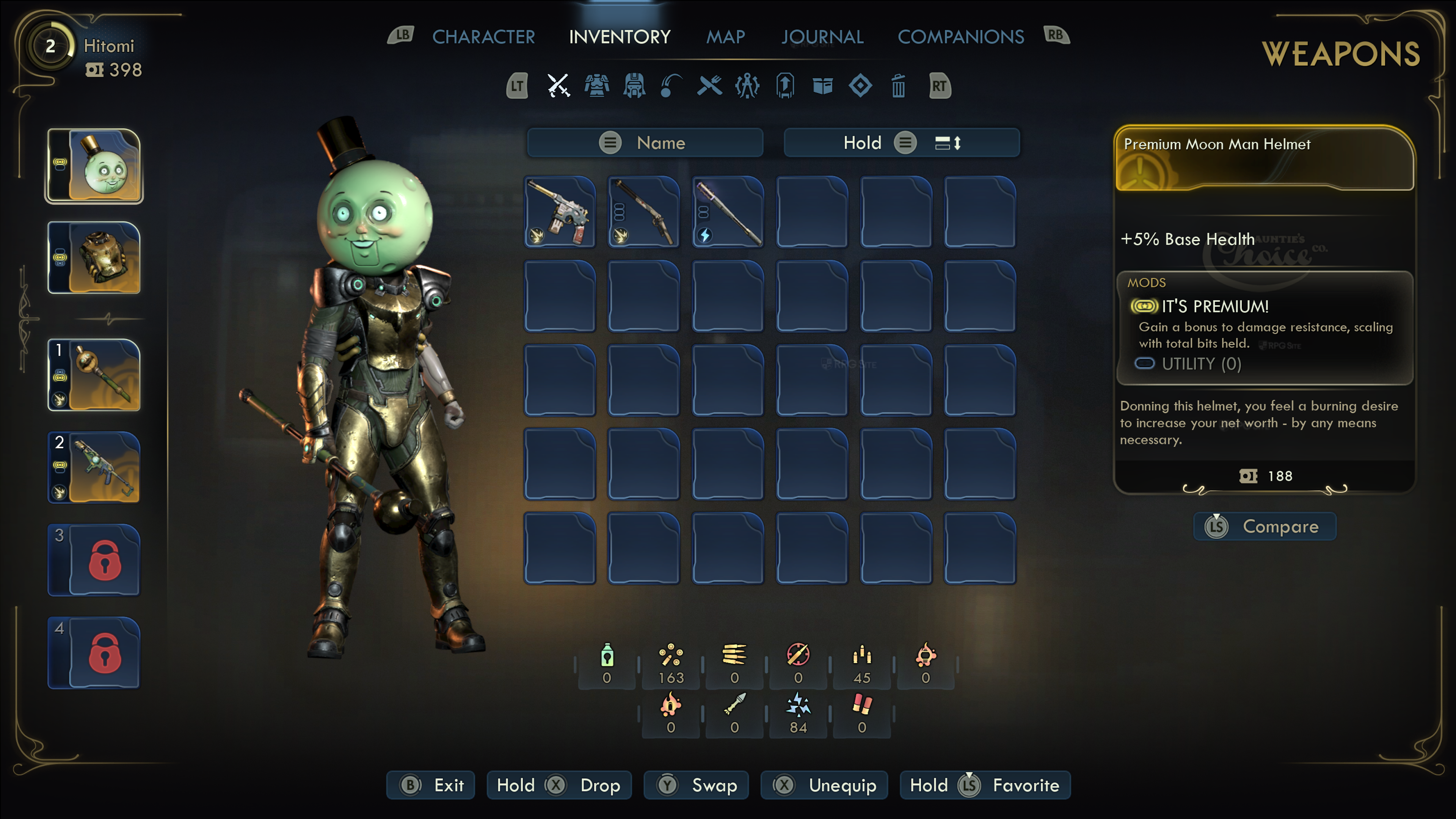Select the equipped gold body armor slot
This screenshot has width=1456, height=819.
[x=95, y=258]
